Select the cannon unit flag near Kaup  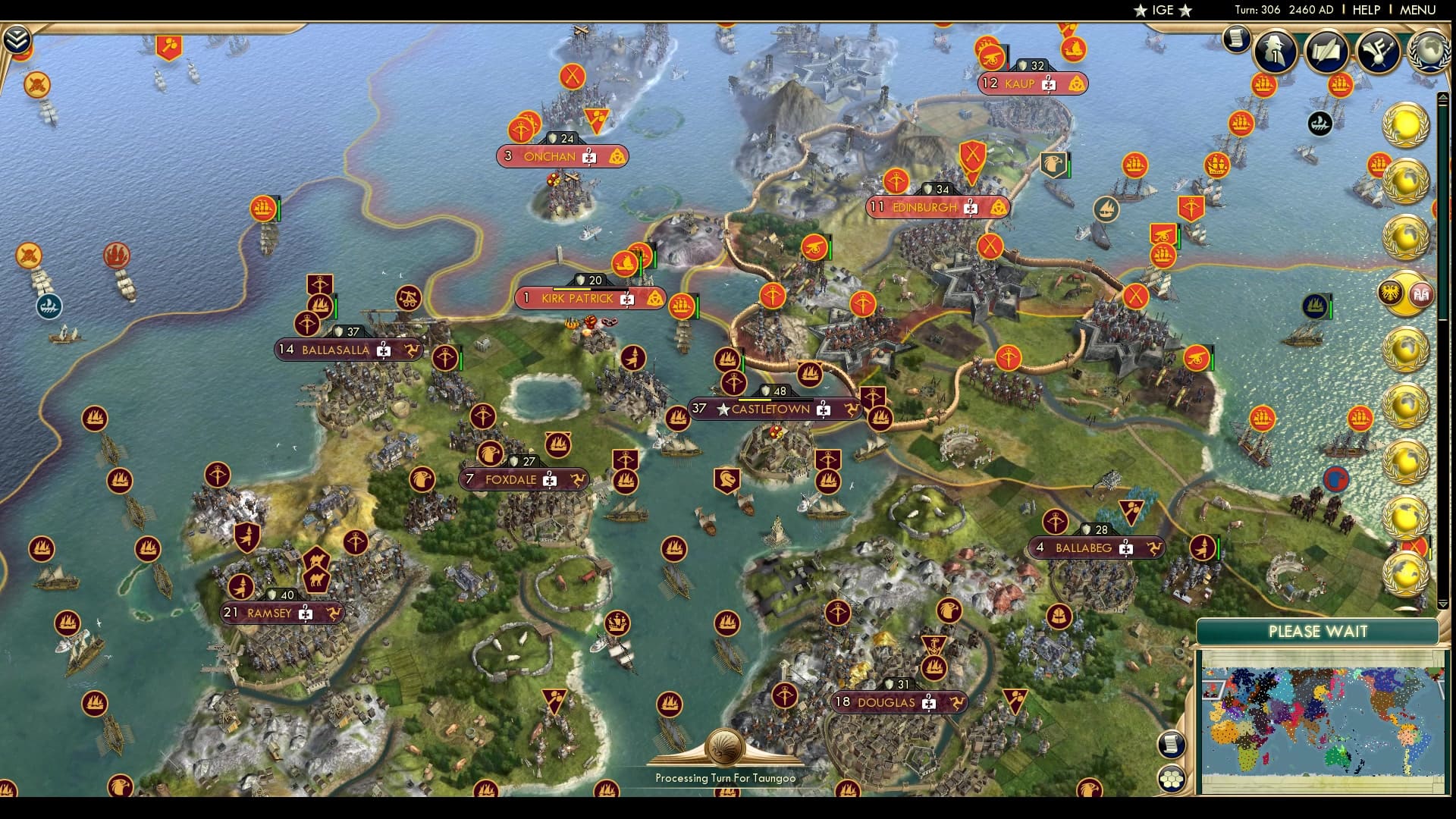990,60
